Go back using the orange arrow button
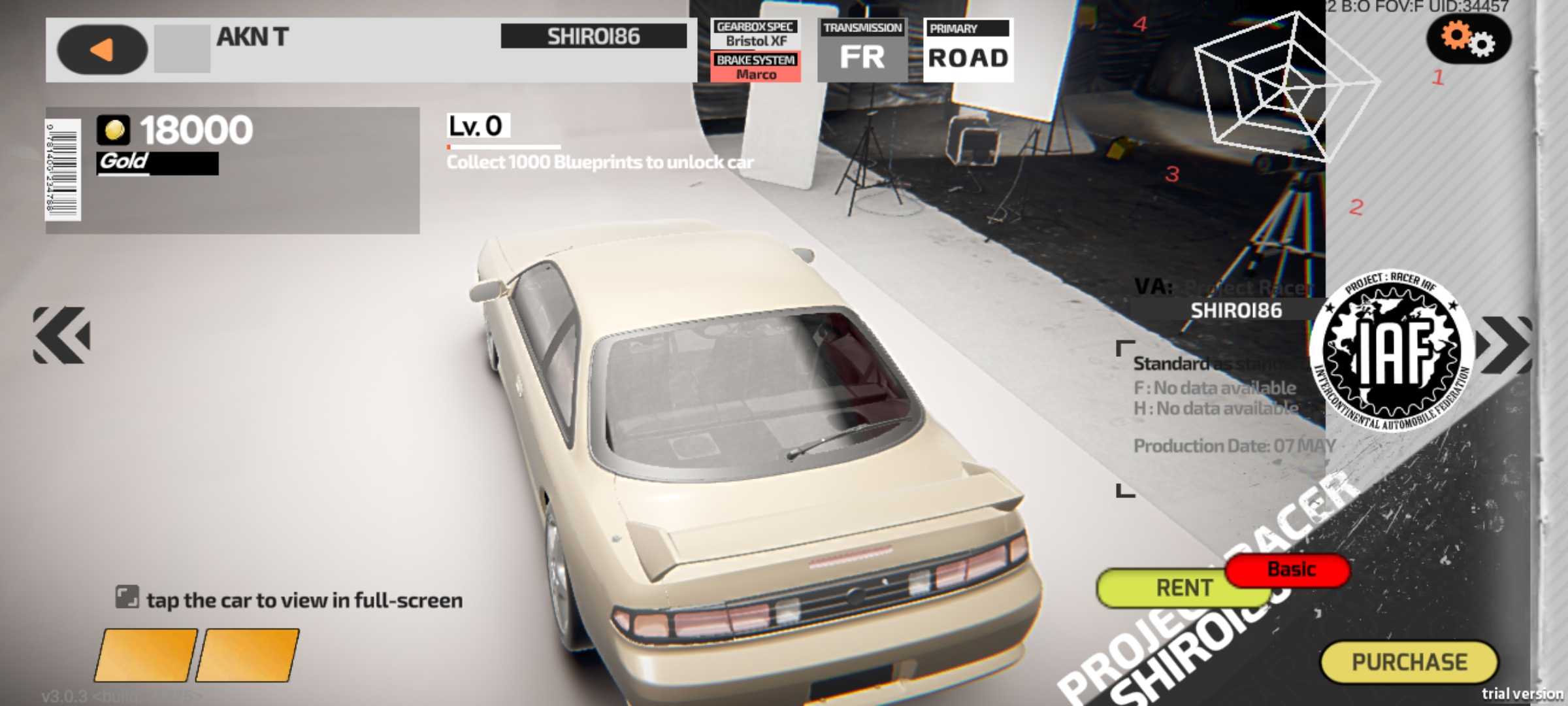Viewport: 1568px width, 706px height. click(102, 50)
